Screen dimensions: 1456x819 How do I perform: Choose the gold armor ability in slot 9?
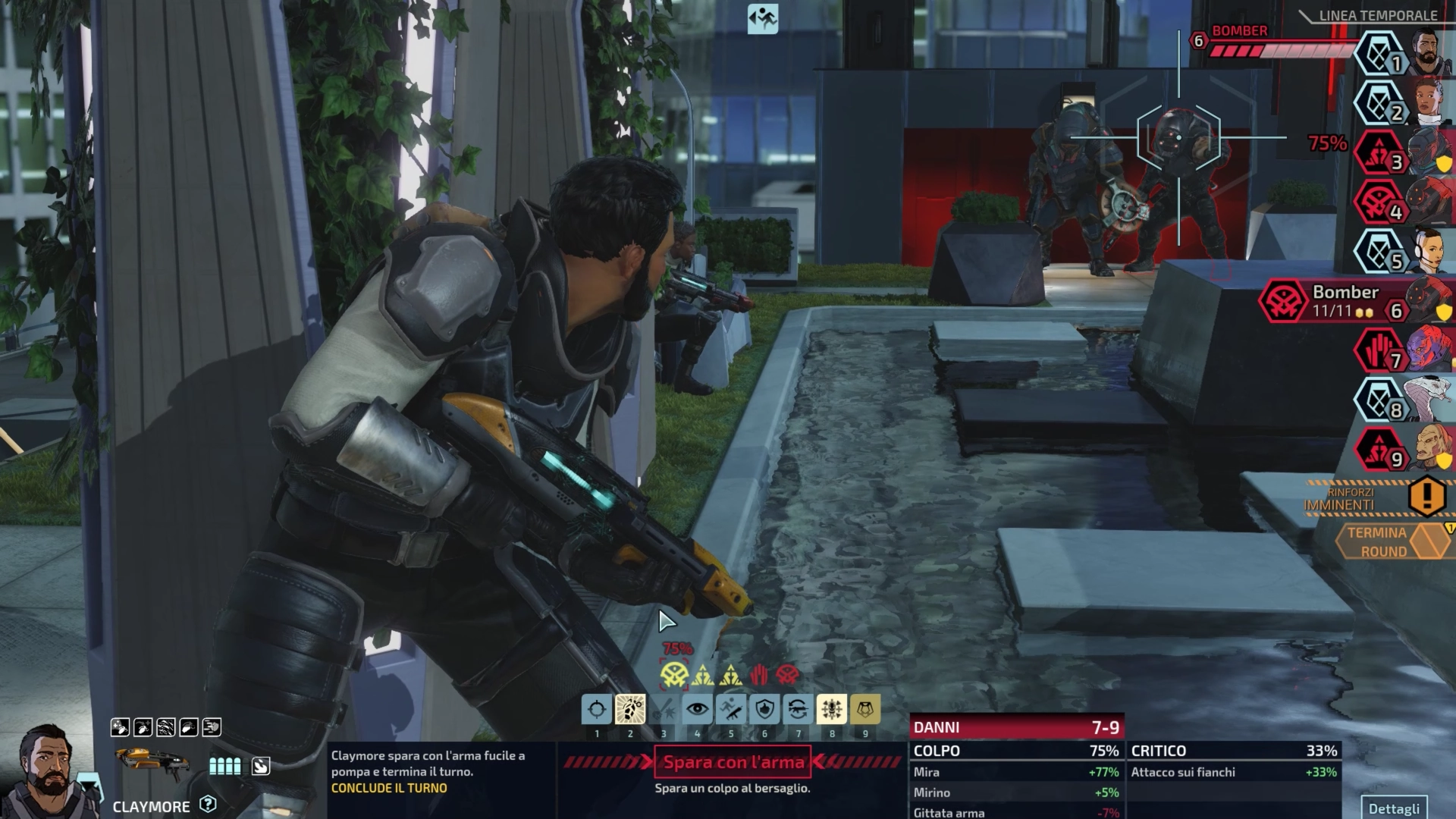pyautogui.click(x=865, y=710)
